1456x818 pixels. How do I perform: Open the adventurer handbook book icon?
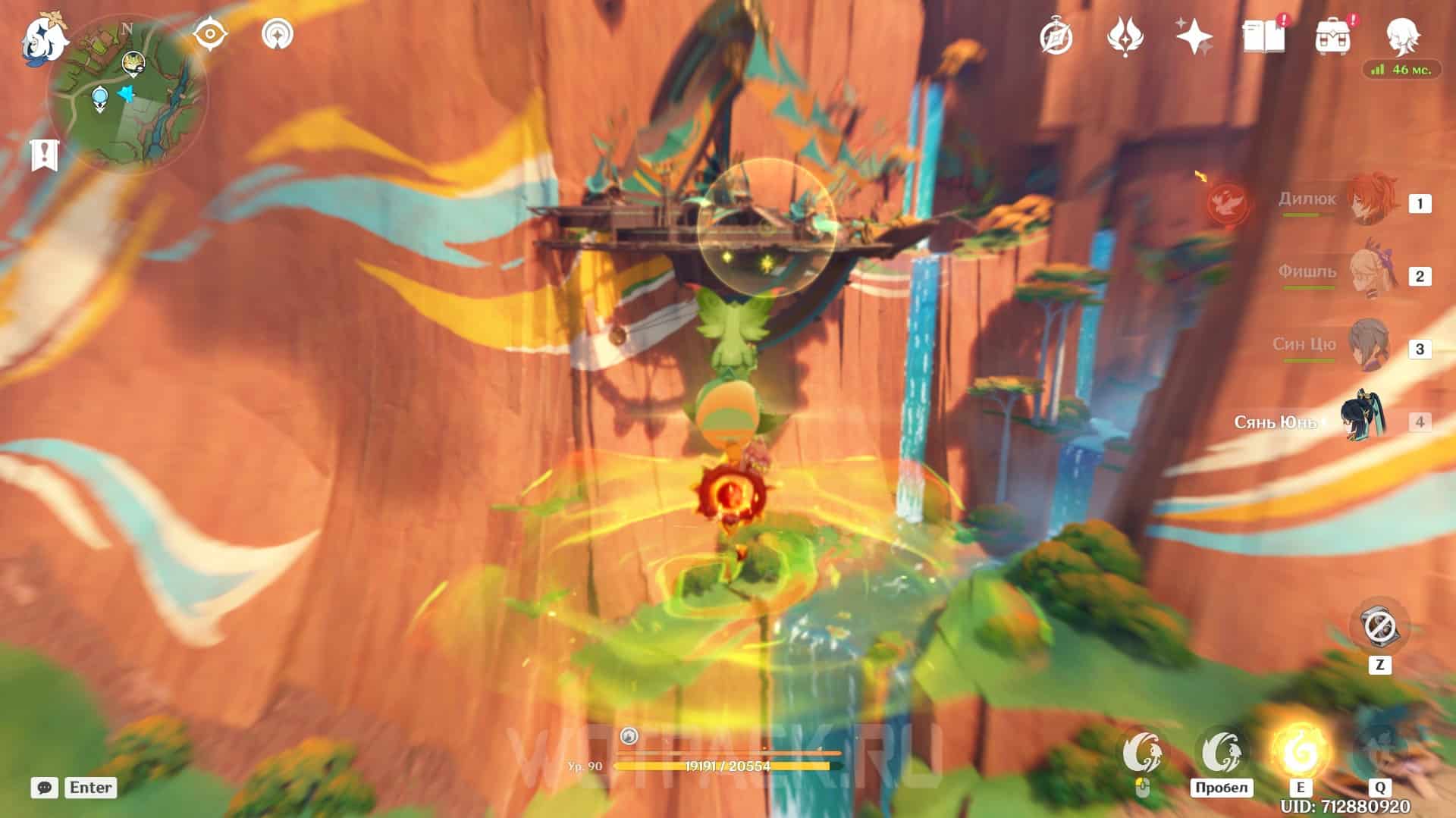click(x=1263, y=37)
